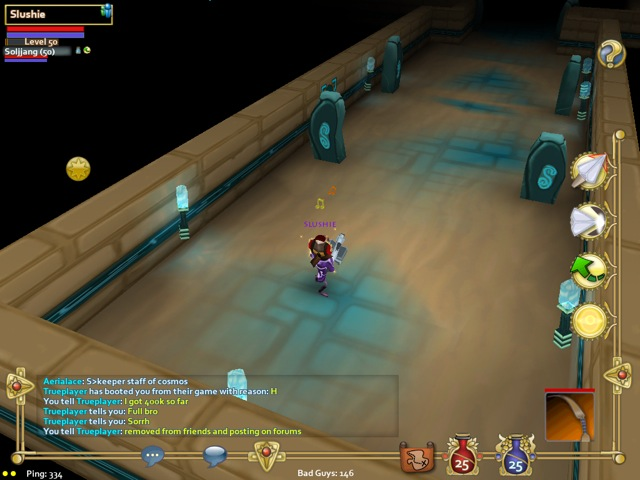The height and width of the screenshot is (480, 640).
Task: Open the question mark help button
Action: tap(611, 54)
